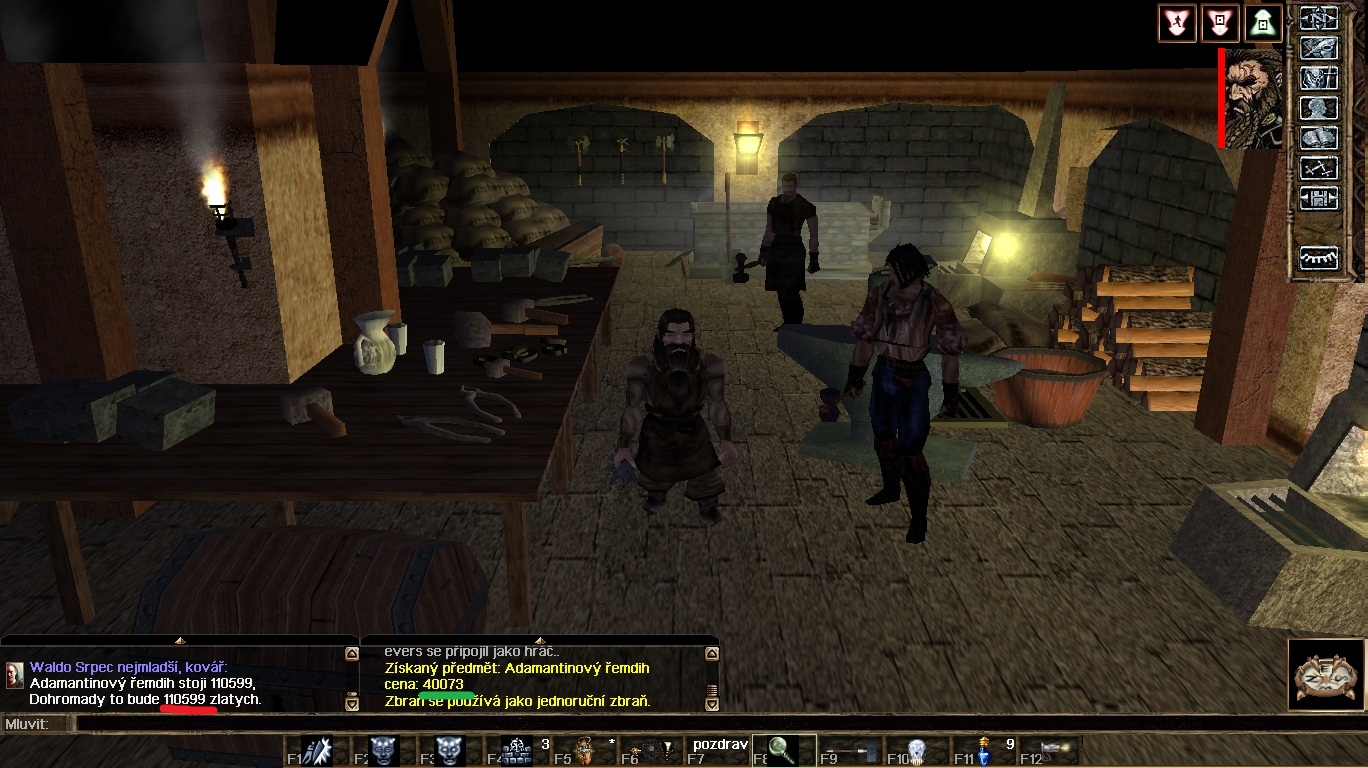The image size is (1368, 768).
Task: Open the options button below crossed swords
Action: (x=1318, y=198)
